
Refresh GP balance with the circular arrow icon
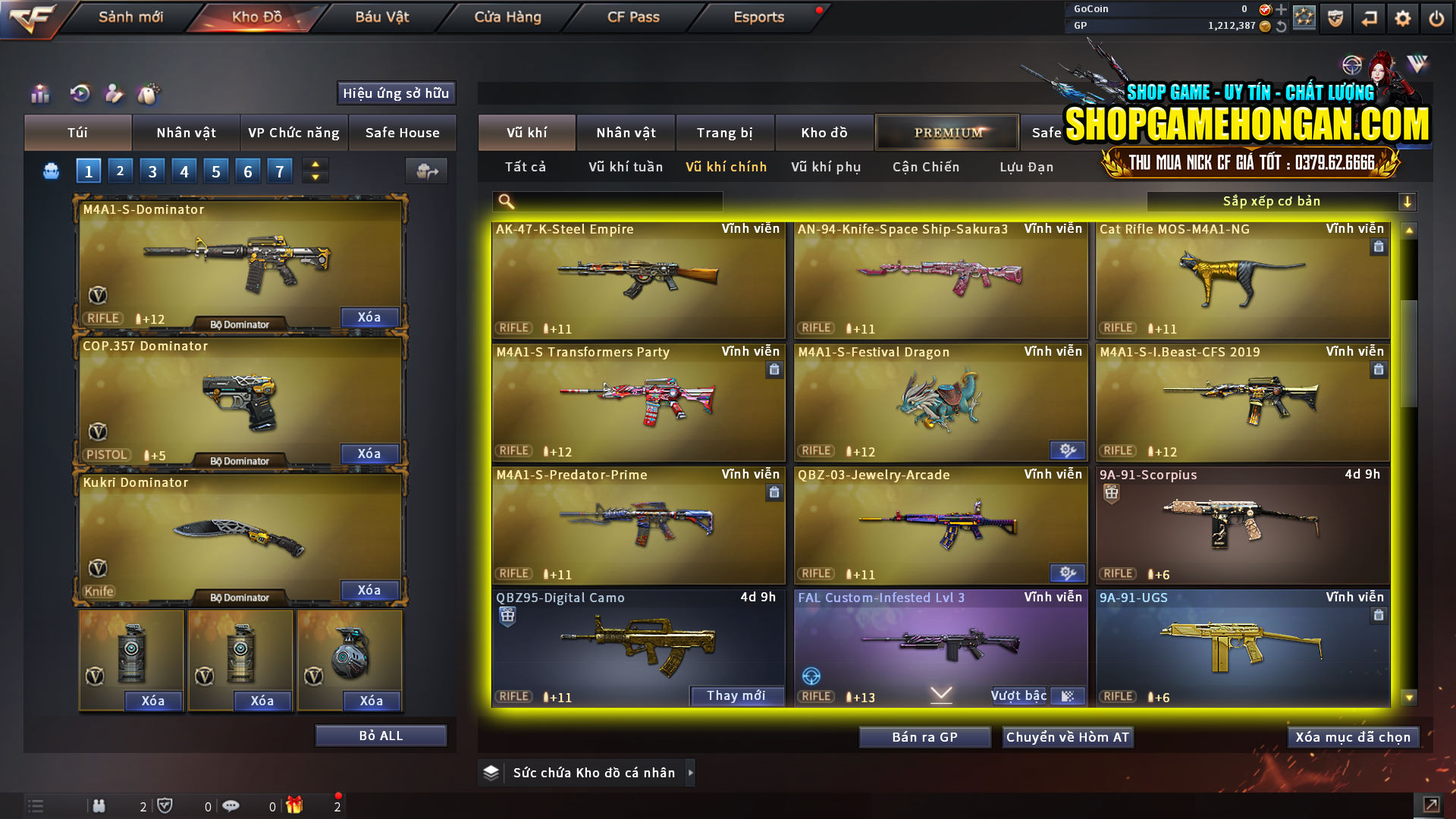[1283, 25]
